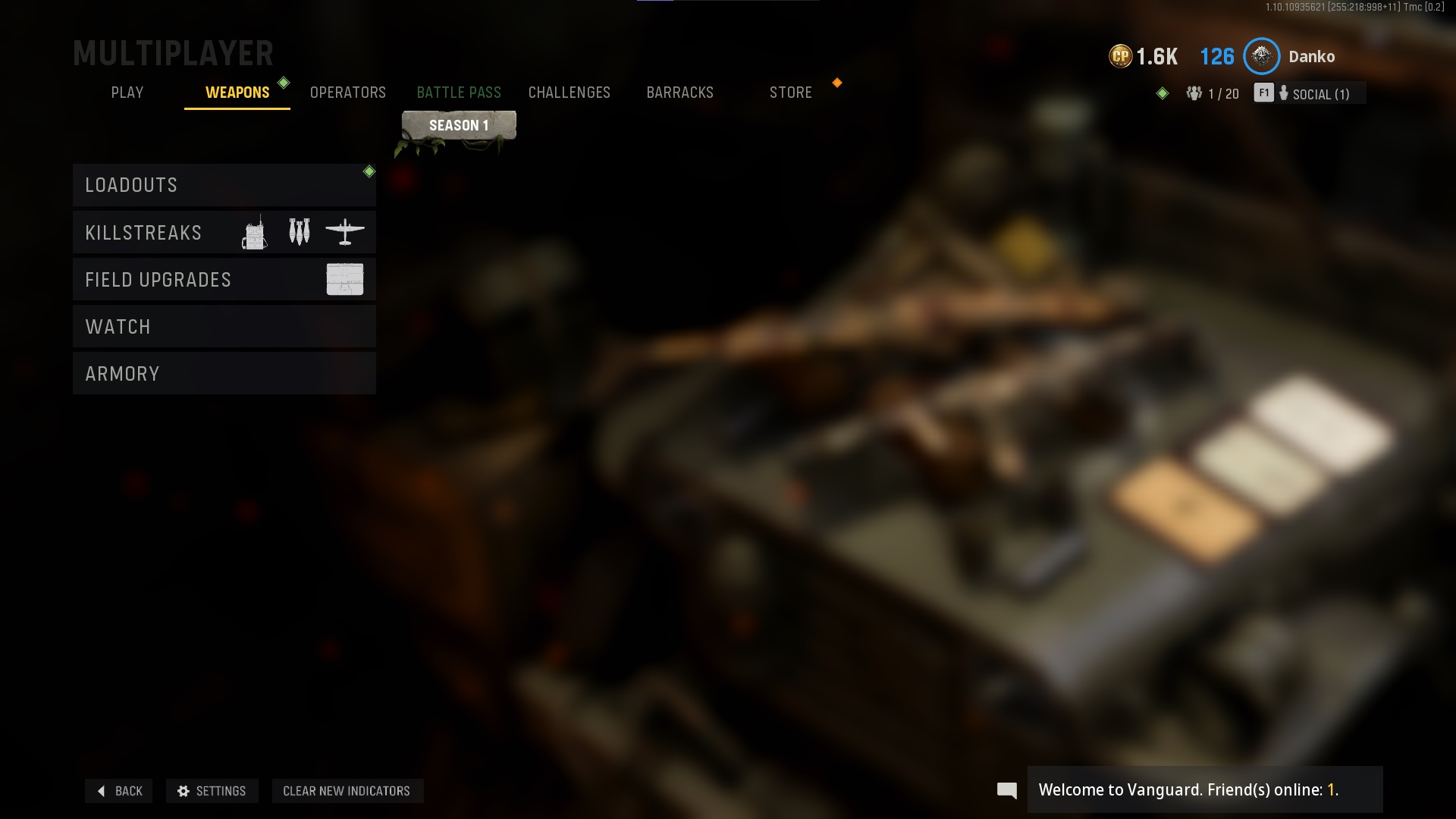Switch to the Barracks tab
The width and height of the screenshot is (1456, 819).
[x=679, y=93]
